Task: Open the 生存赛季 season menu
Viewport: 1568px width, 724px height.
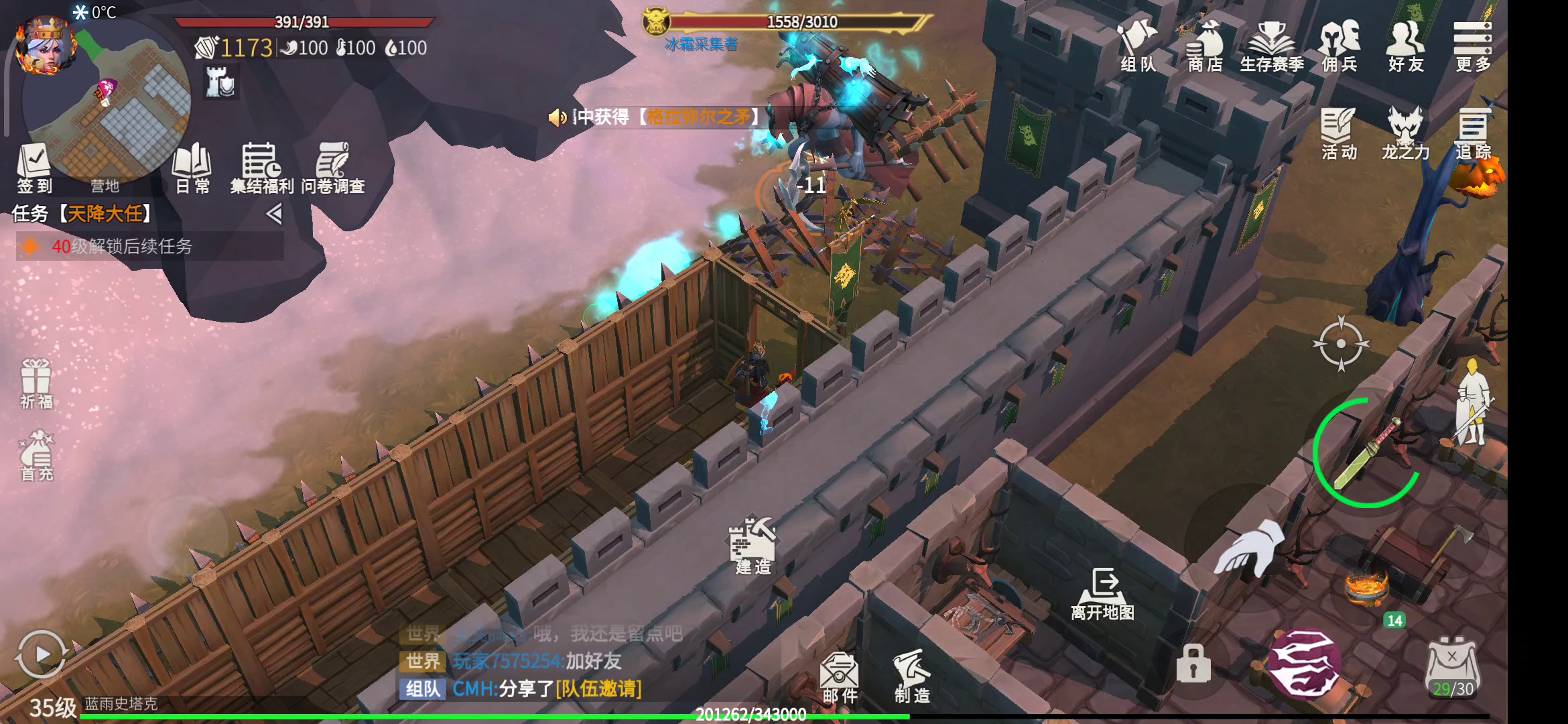Action: pos(1271,46)
